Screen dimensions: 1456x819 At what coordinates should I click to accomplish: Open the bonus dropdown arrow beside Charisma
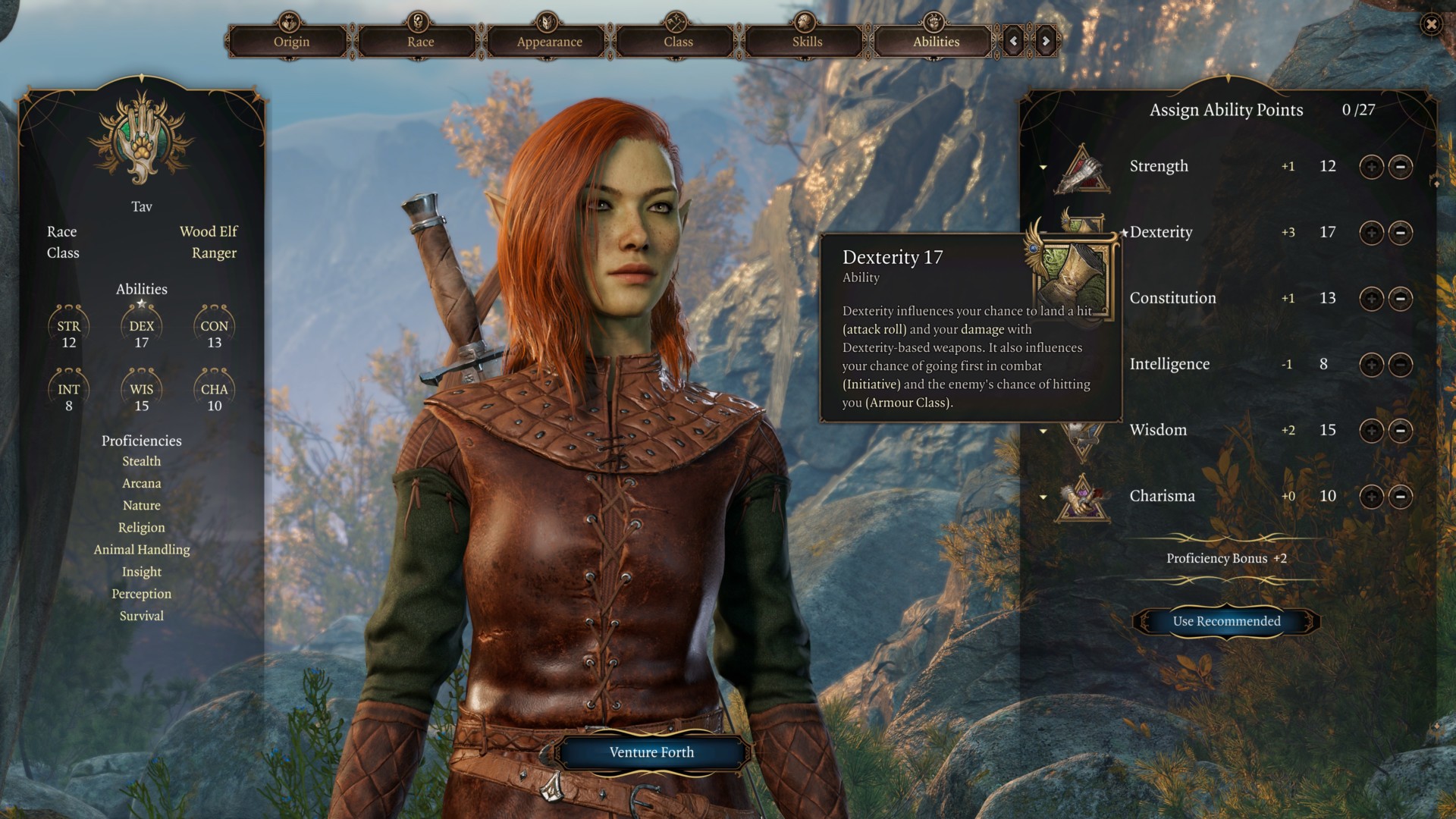pos(1043,497)
